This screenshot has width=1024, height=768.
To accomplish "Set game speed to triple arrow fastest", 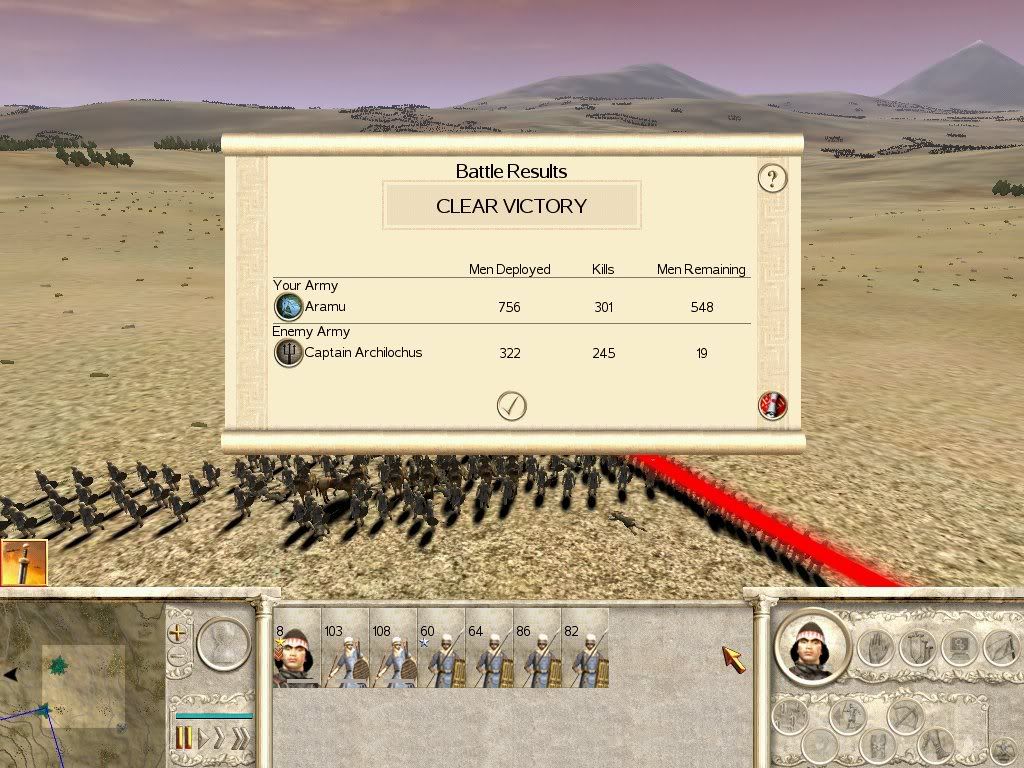I will pyautogui.click(x=240, y=739).
